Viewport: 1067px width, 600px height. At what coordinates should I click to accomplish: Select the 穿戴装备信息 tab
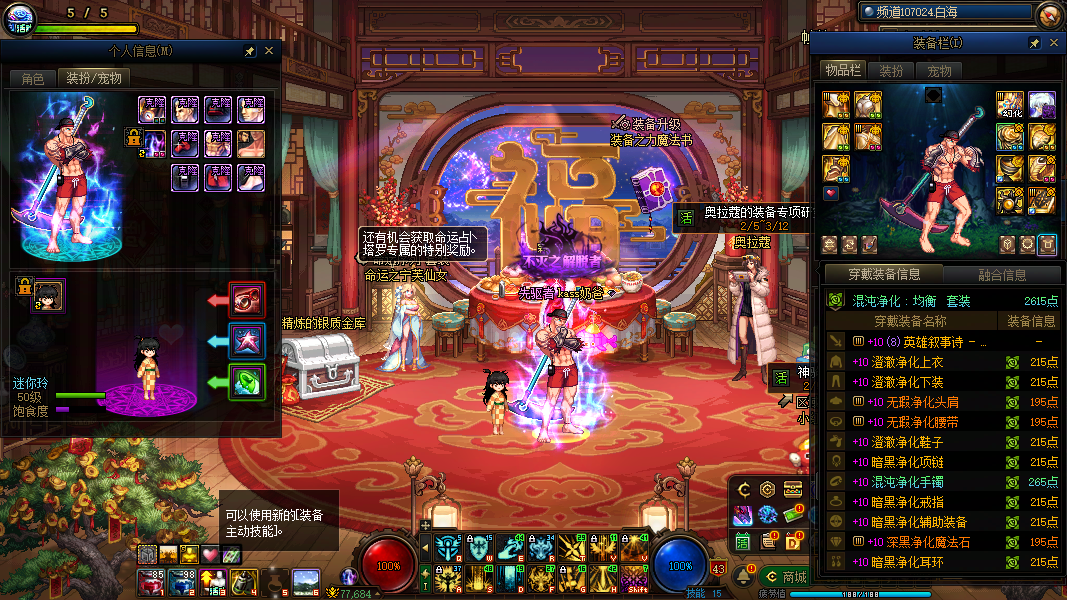(882, 275)
